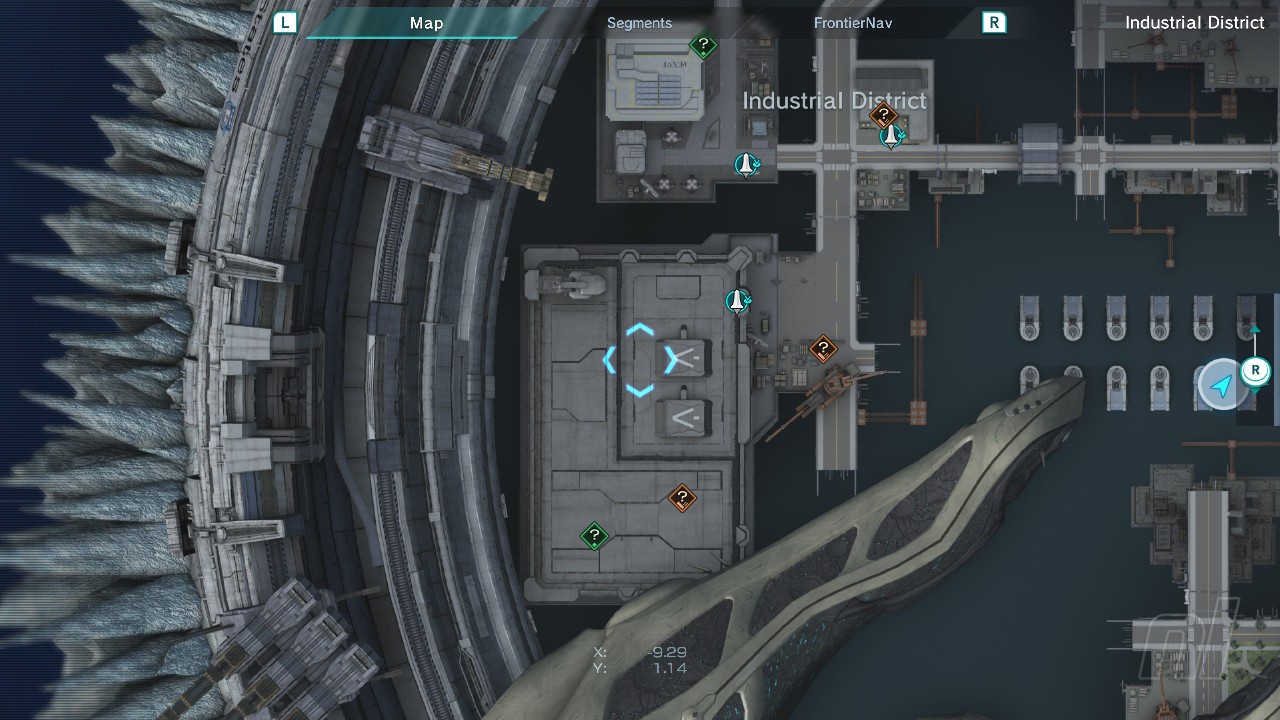This screenshot has height=720, width=1280.
Task: Open the FrontierNav tab
Action: tap(853, 23)
